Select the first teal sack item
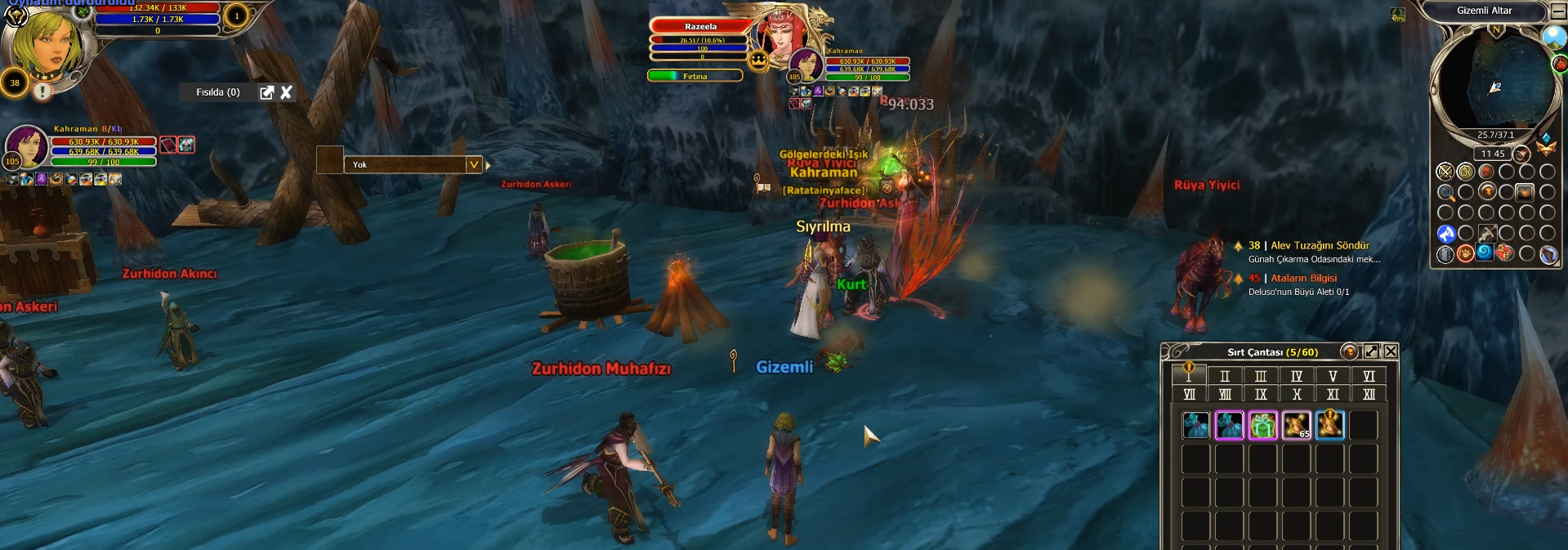The image size is (1568, 550). [x=1196, y=426]
